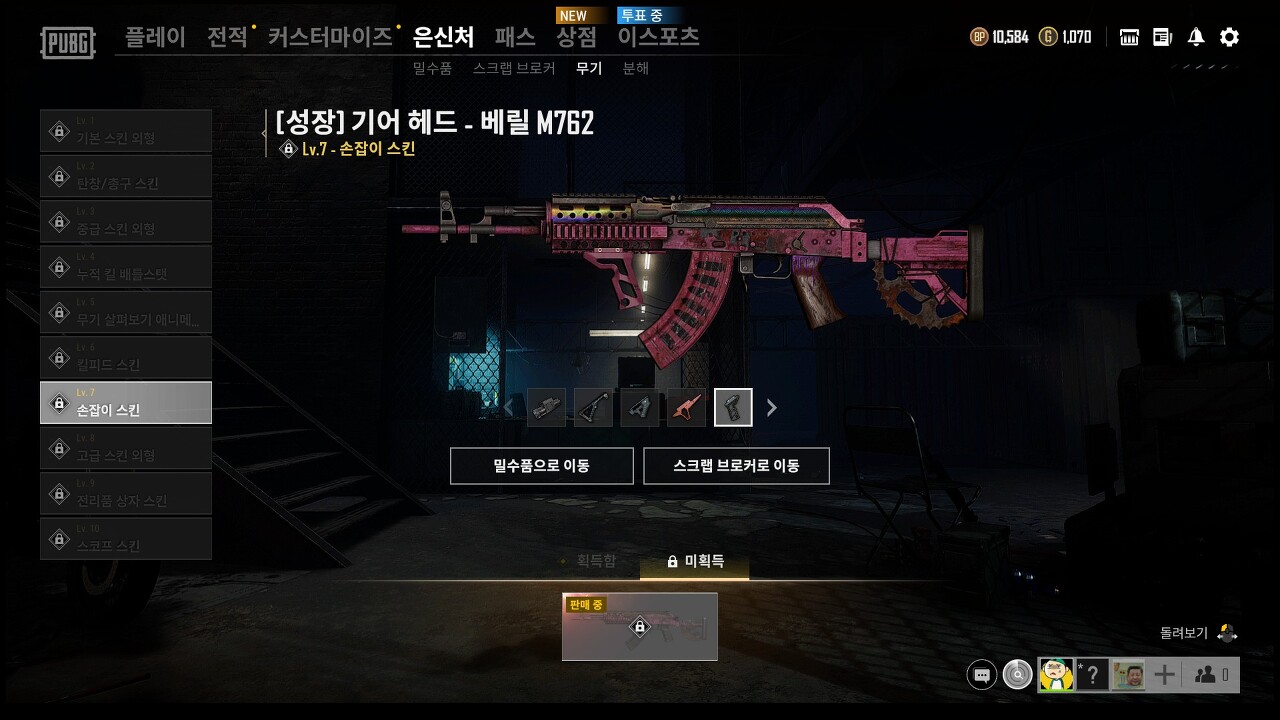Select the 판매 중 weapon skin thumbnail
This screenshot has height=720, width=1280.
[x=639, y=628]
